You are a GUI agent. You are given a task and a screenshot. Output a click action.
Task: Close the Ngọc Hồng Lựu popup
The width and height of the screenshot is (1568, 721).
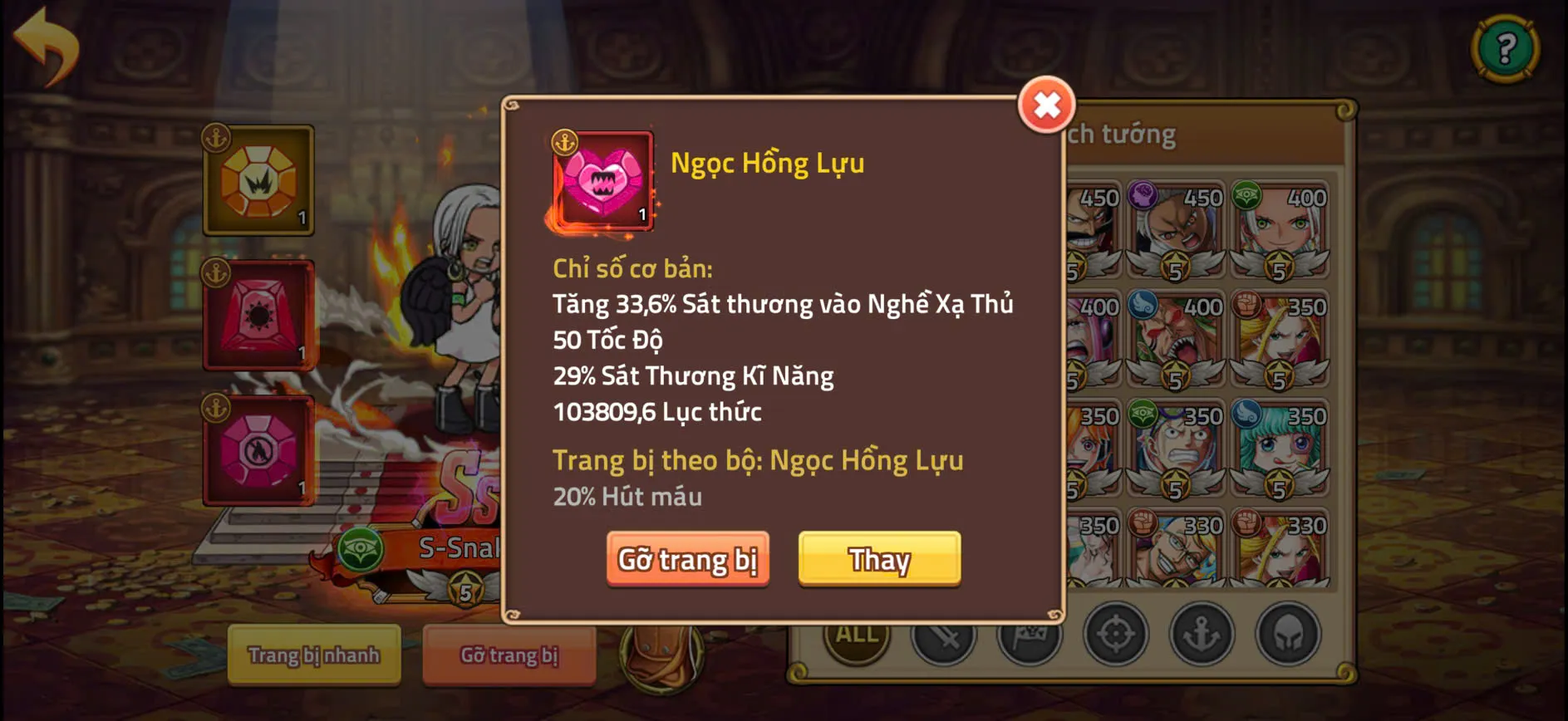coord(1045,105)
